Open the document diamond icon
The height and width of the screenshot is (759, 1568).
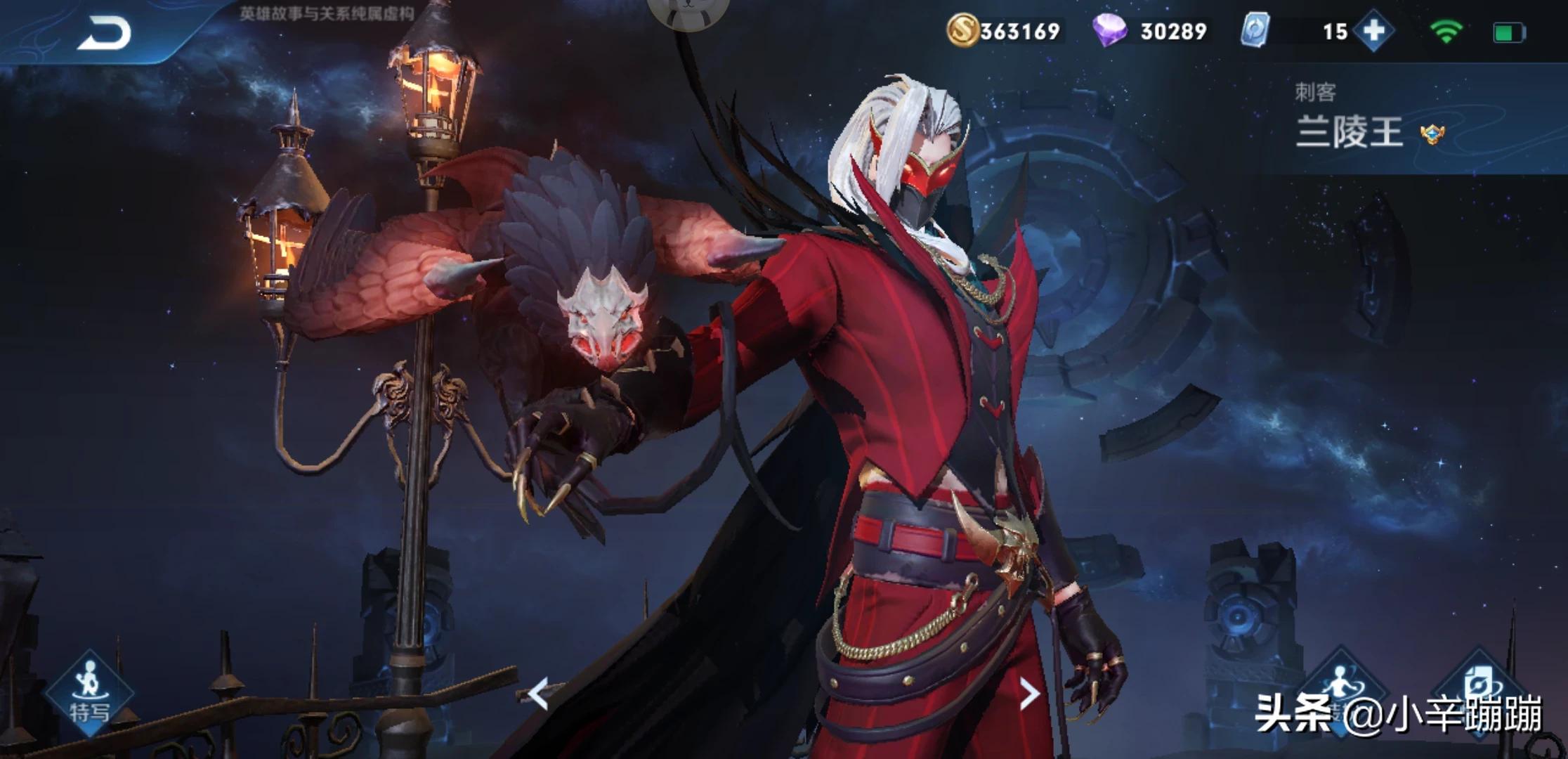(x=1477, y=689)
